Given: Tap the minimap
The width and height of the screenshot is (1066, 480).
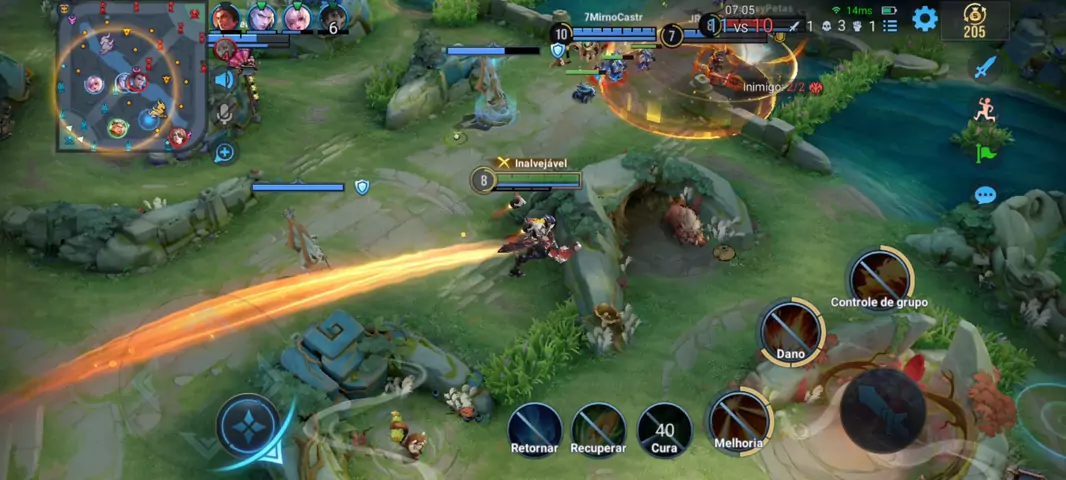Looking at the screenshot, I should tap(130, 75).
